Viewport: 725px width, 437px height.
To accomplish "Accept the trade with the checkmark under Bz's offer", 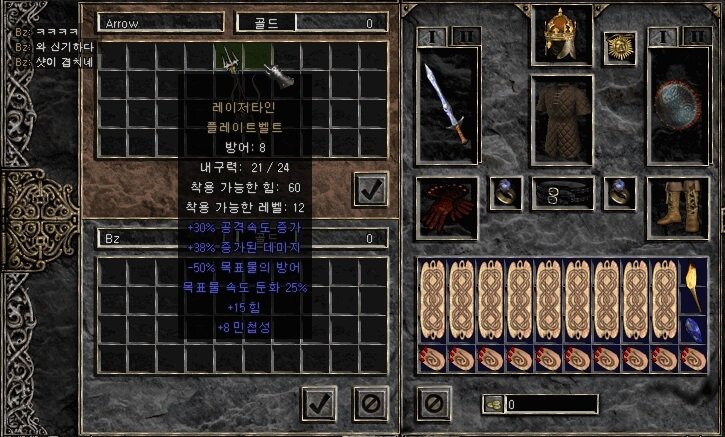I will pos(317,403).
